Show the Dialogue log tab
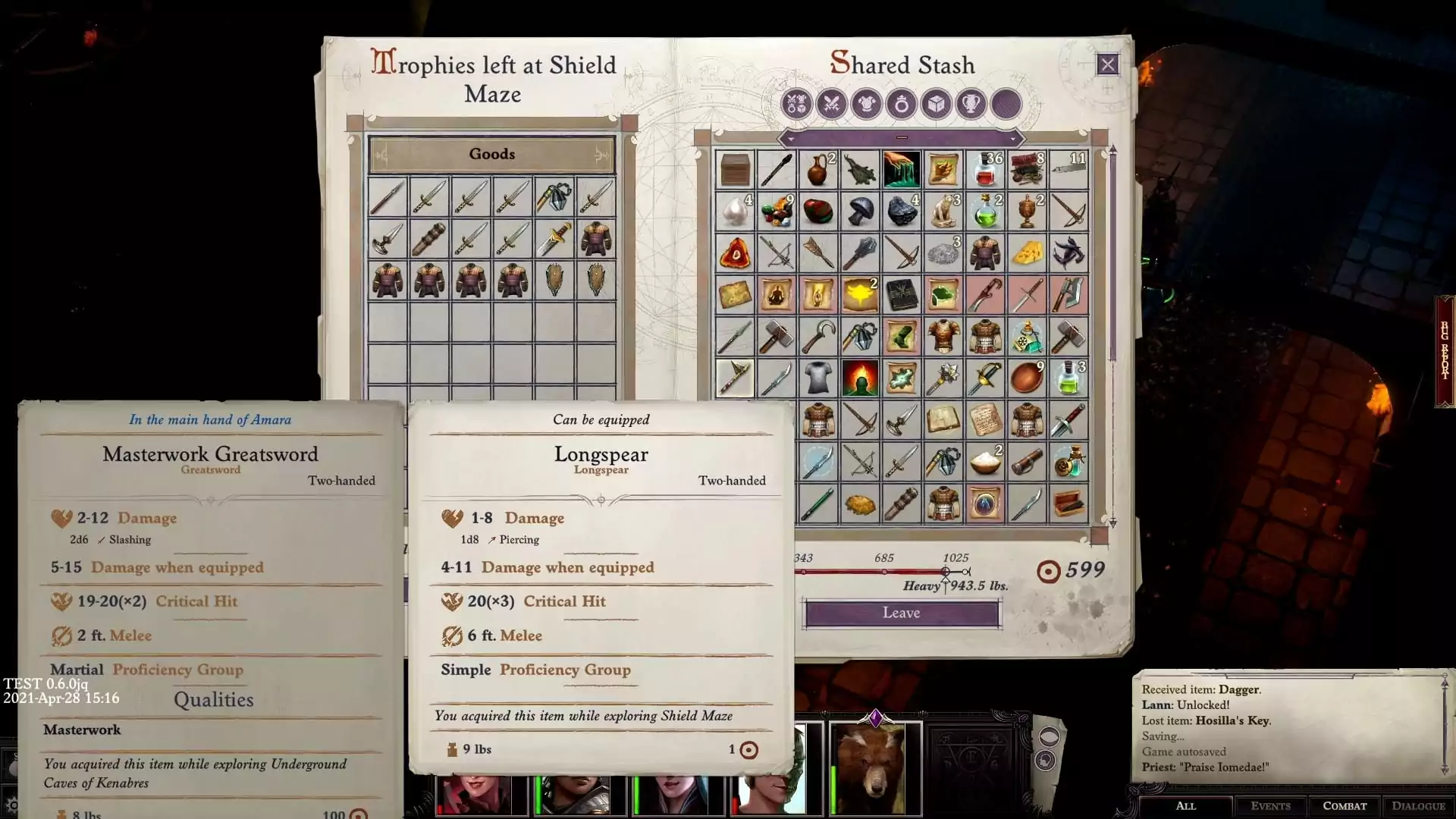 click(1418, 806)
